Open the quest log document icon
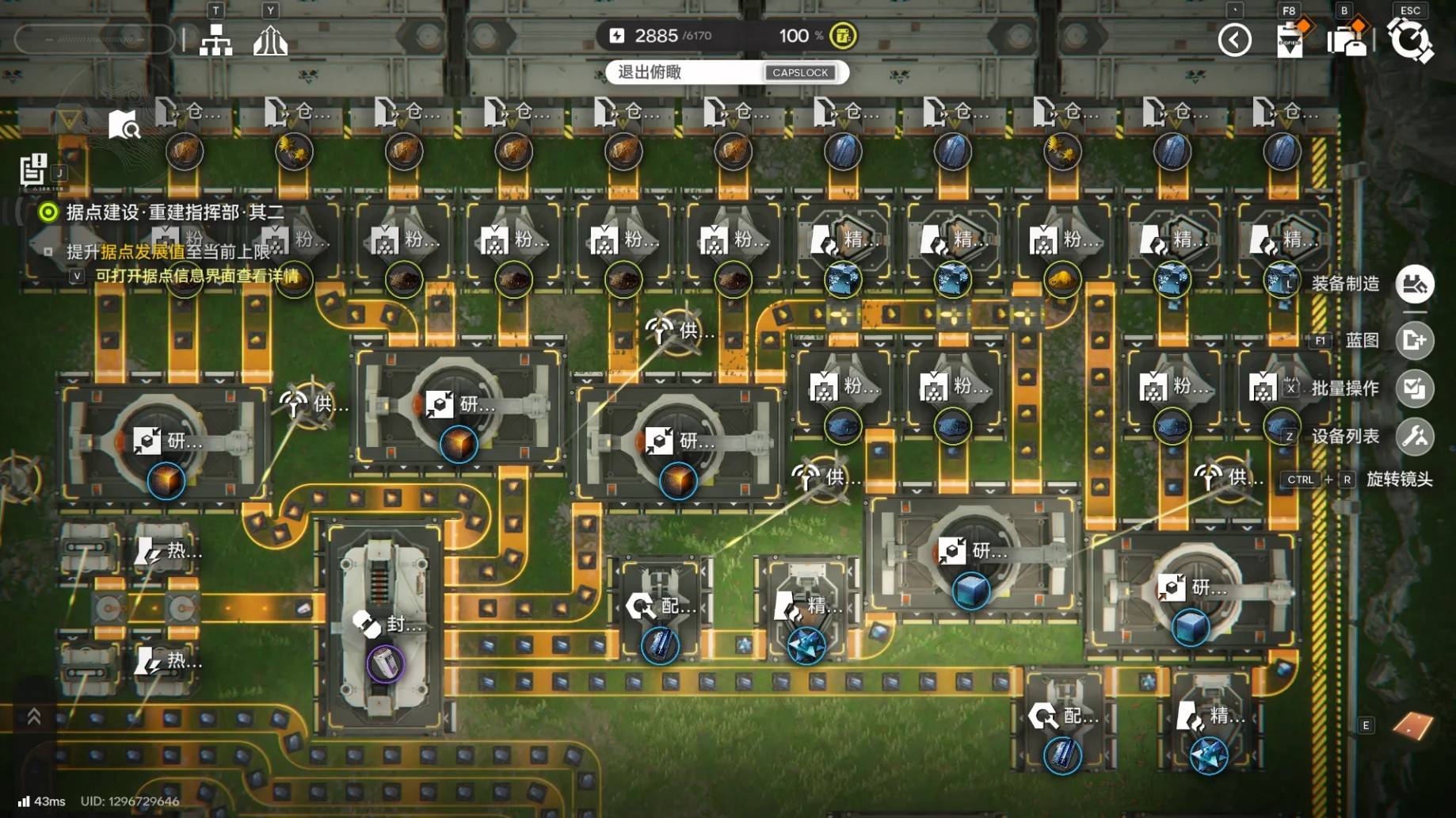This screenshot has width=1456, height=818. click(33, 169)
